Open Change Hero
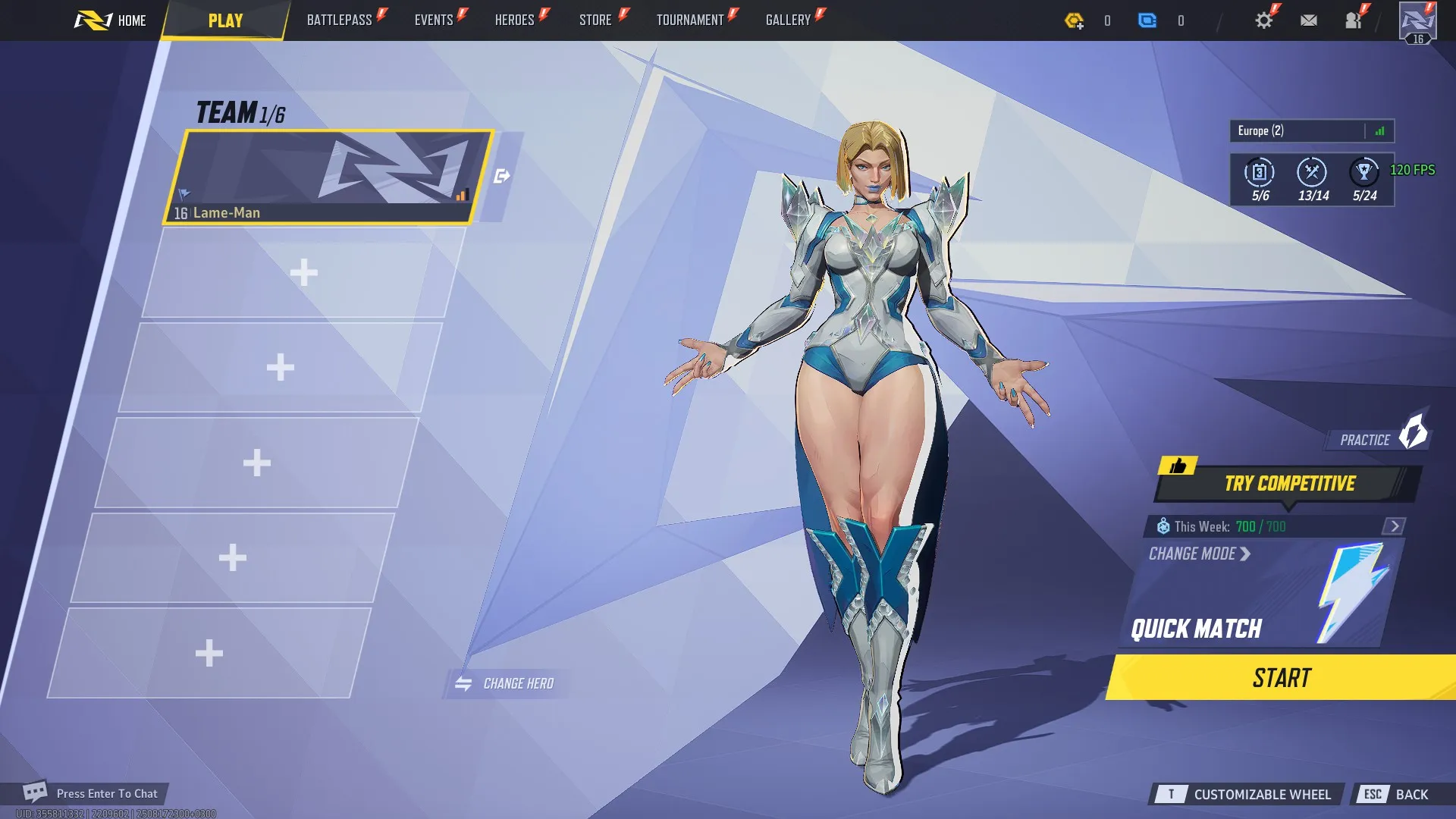The image size is (1456, 819). [x=506, y=682]
